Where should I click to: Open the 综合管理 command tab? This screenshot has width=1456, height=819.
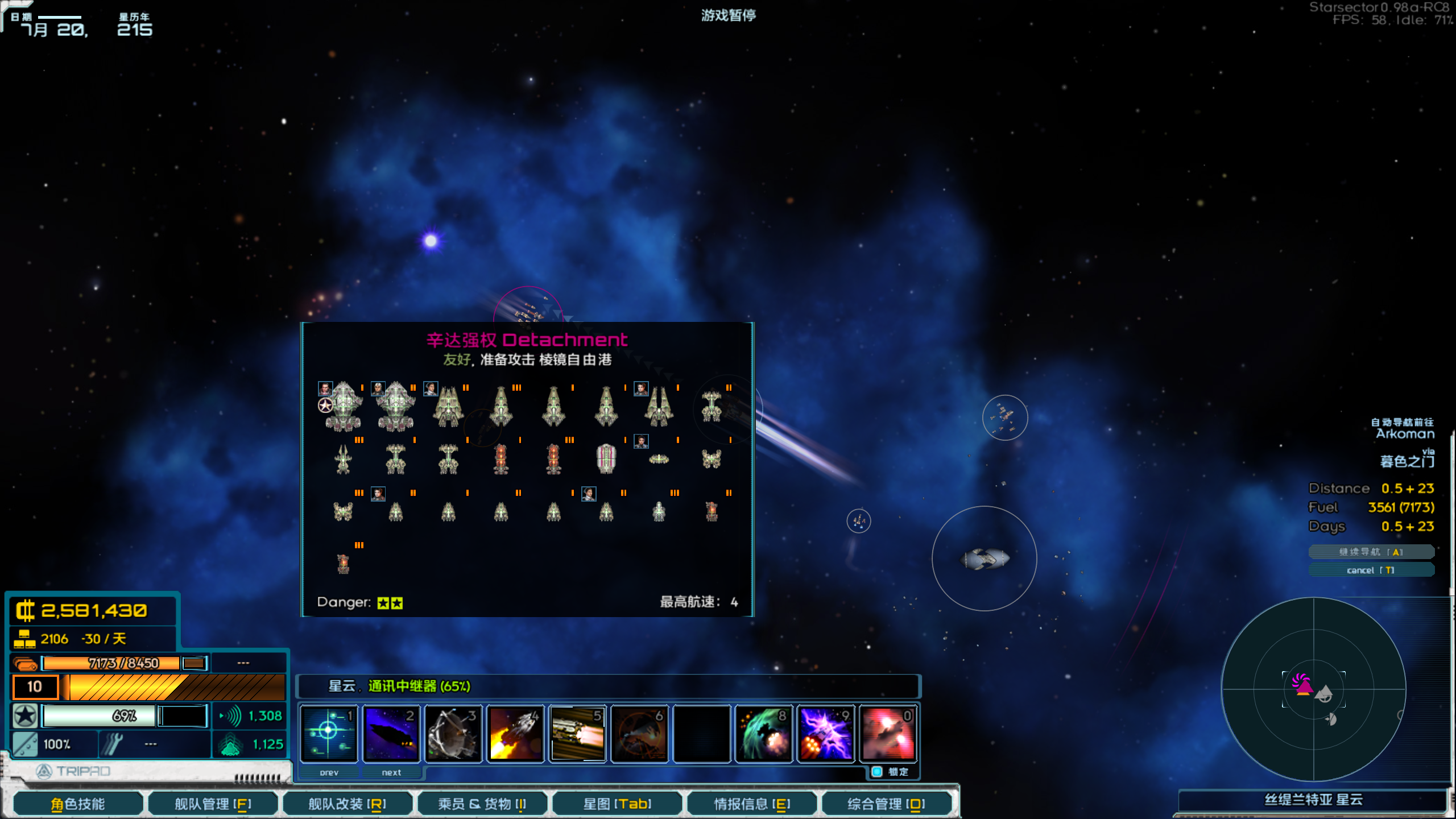(886, 804)
